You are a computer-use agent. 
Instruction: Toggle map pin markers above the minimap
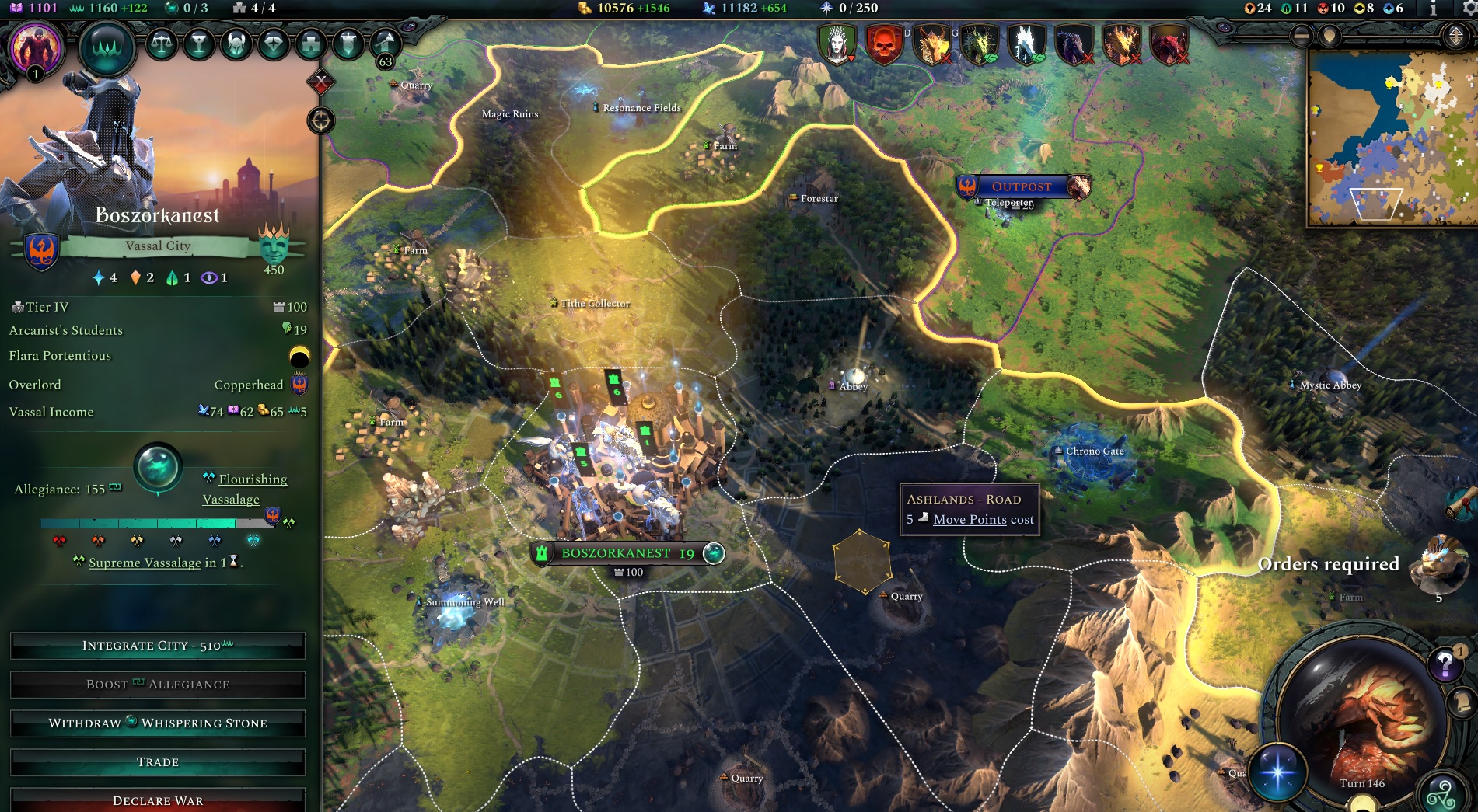(x=1330, y=37)
